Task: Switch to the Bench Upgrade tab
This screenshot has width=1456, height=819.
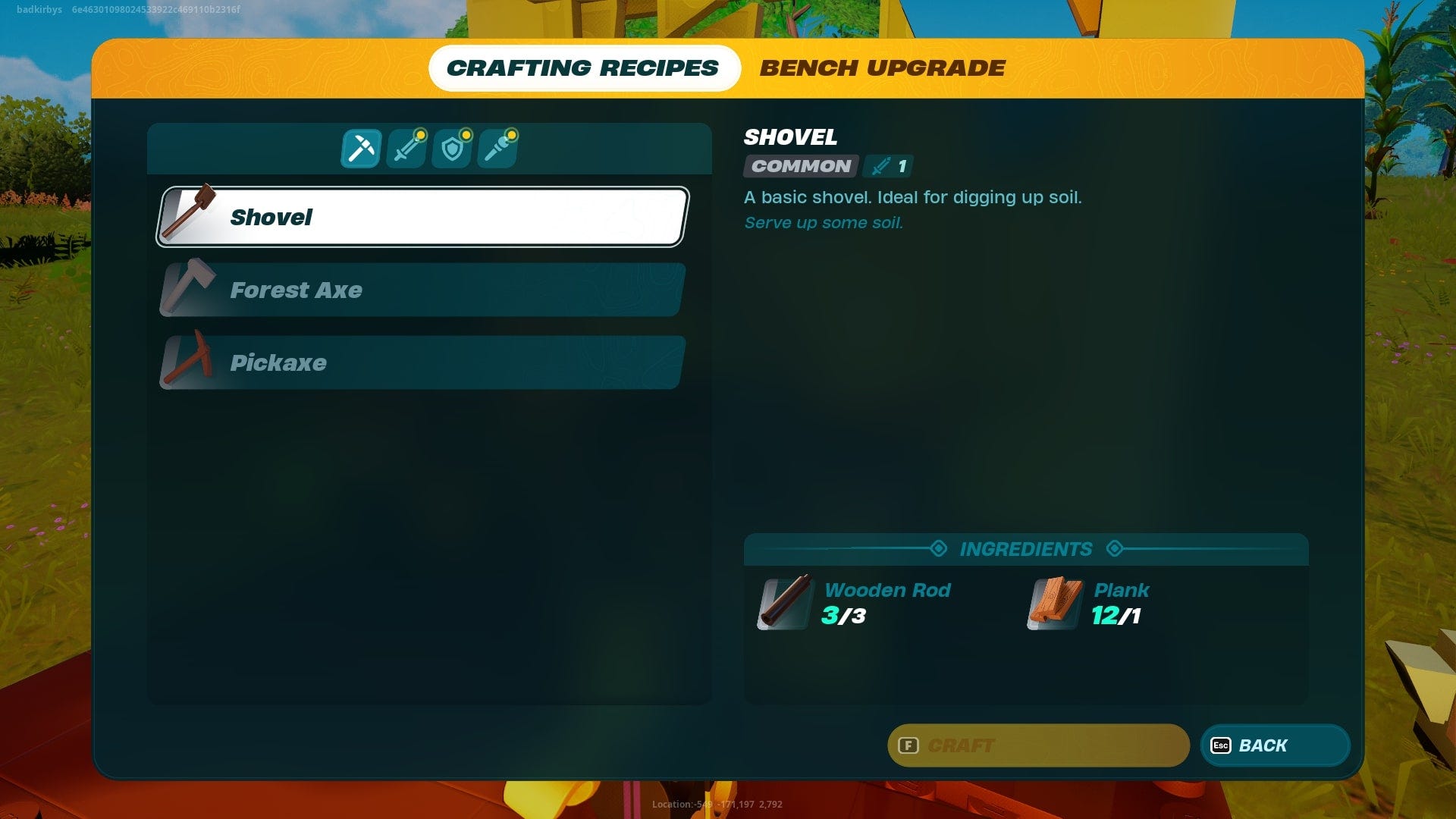Action: (x=882, y=67)
